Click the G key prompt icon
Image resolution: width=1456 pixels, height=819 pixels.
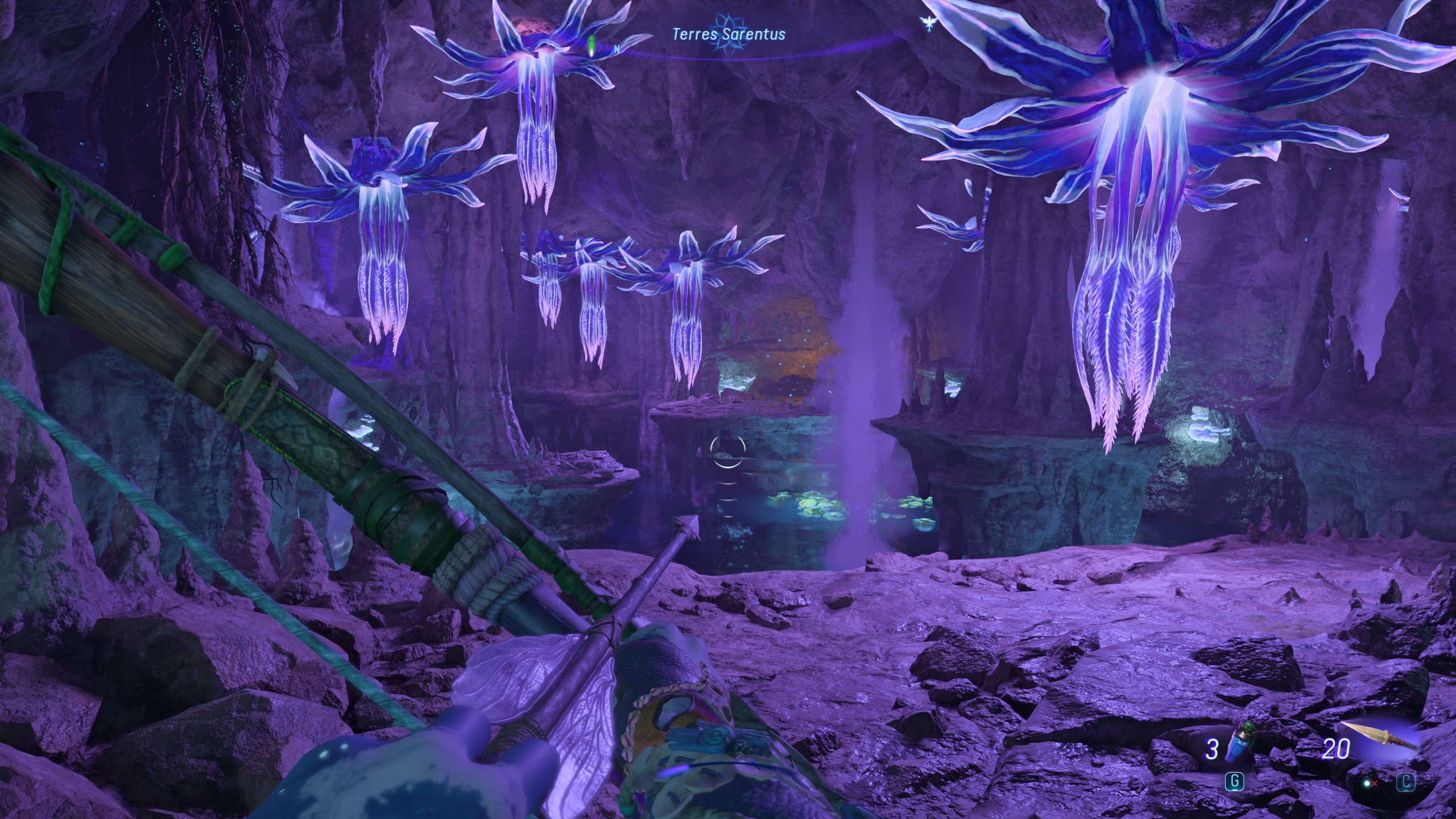coord(1235,782)
